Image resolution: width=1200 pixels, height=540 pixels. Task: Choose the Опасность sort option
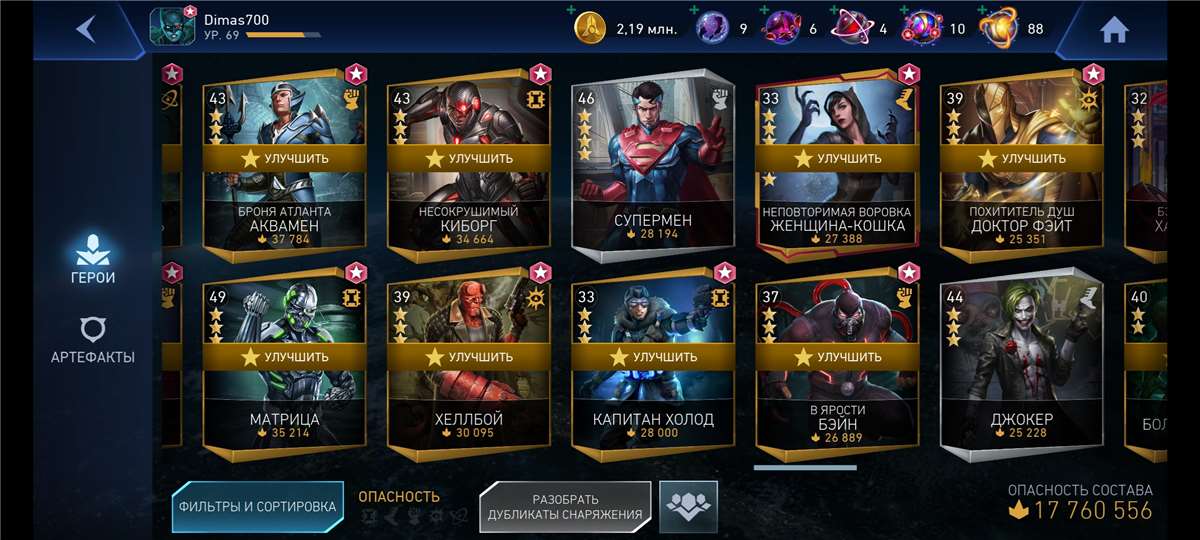pos(399,497)
